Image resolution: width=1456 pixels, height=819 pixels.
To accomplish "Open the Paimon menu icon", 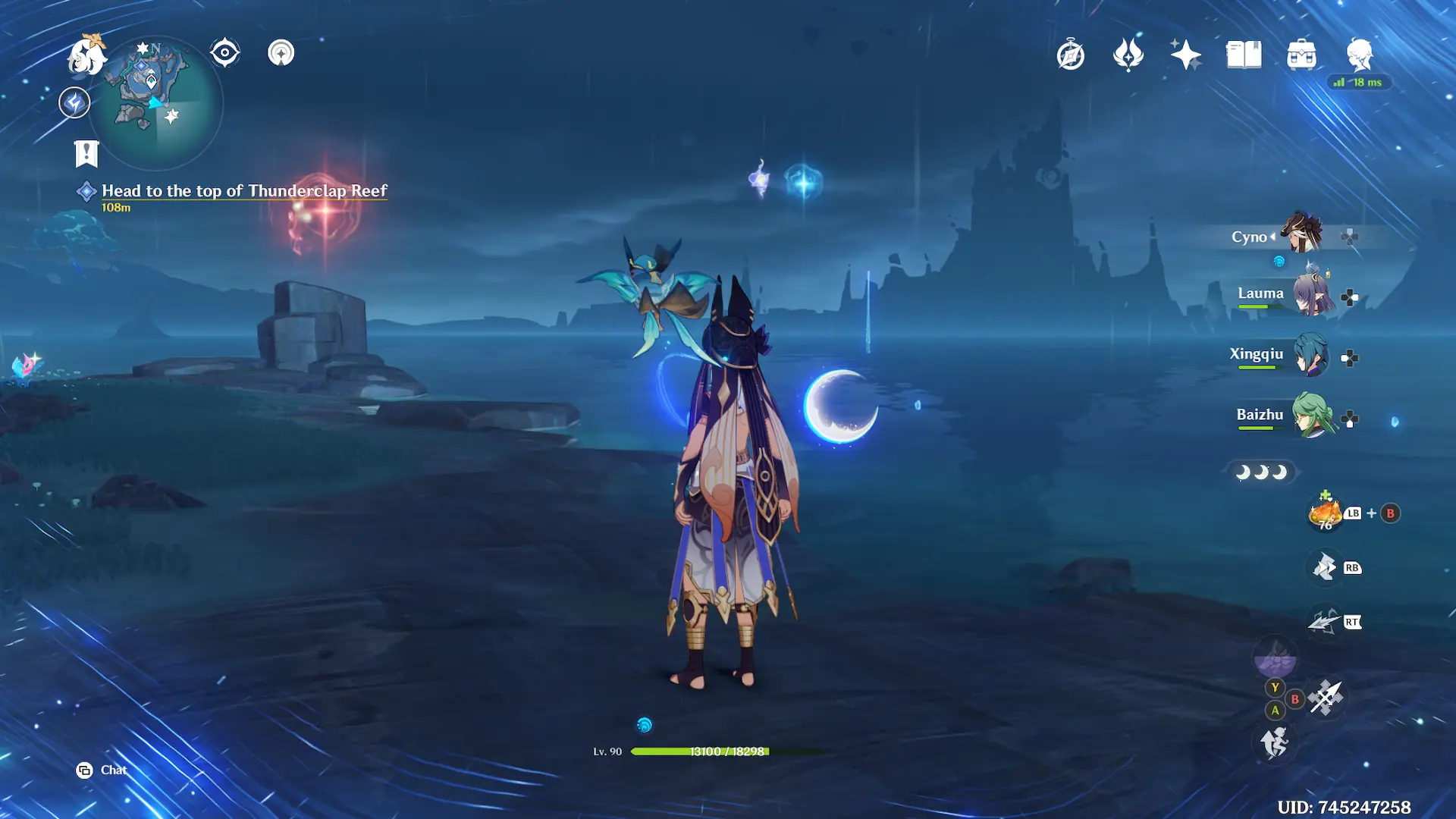I will click(86, 55).
